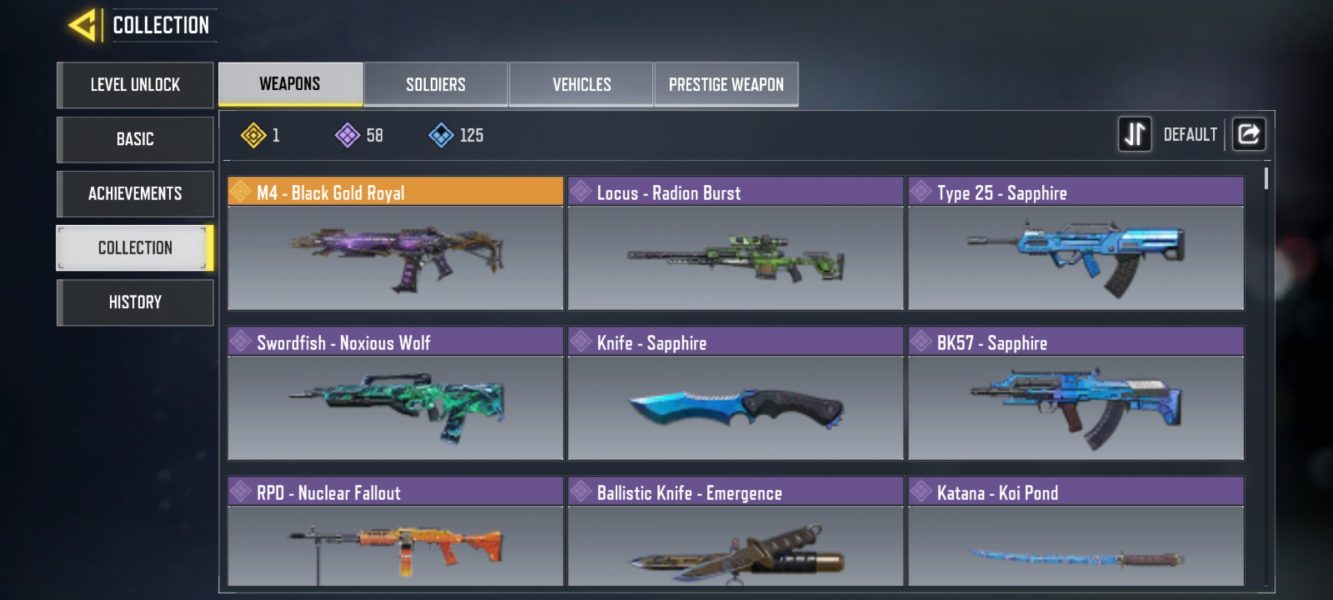Switch to the Weapons tab
Screen dimensions: 1333x600
click(x=290, y=84)
